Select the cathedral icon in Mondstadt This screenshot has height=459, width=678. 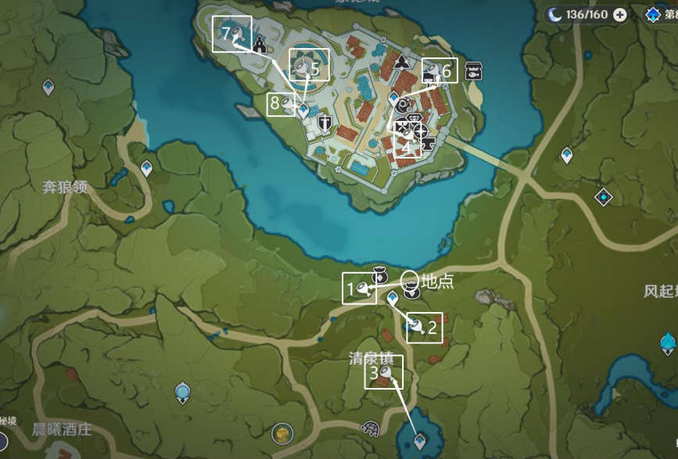click(260, 43)
